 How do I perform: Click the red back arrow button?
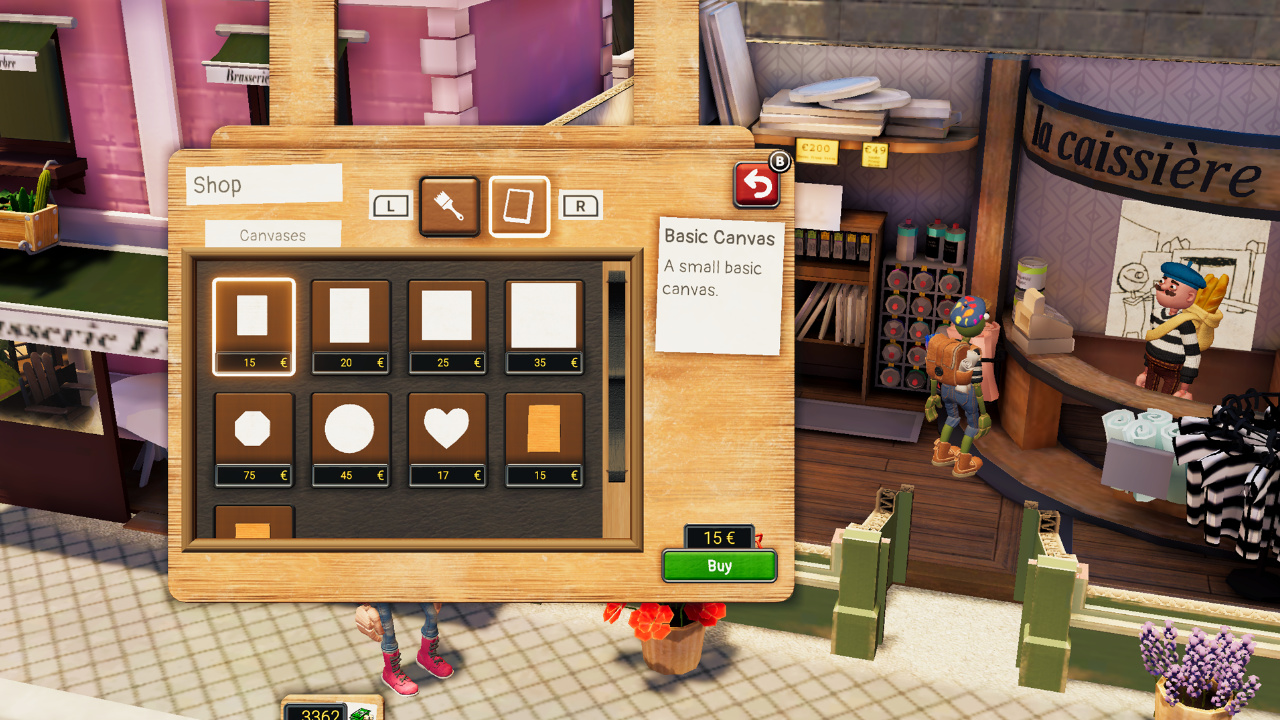[x=757, y=183]
